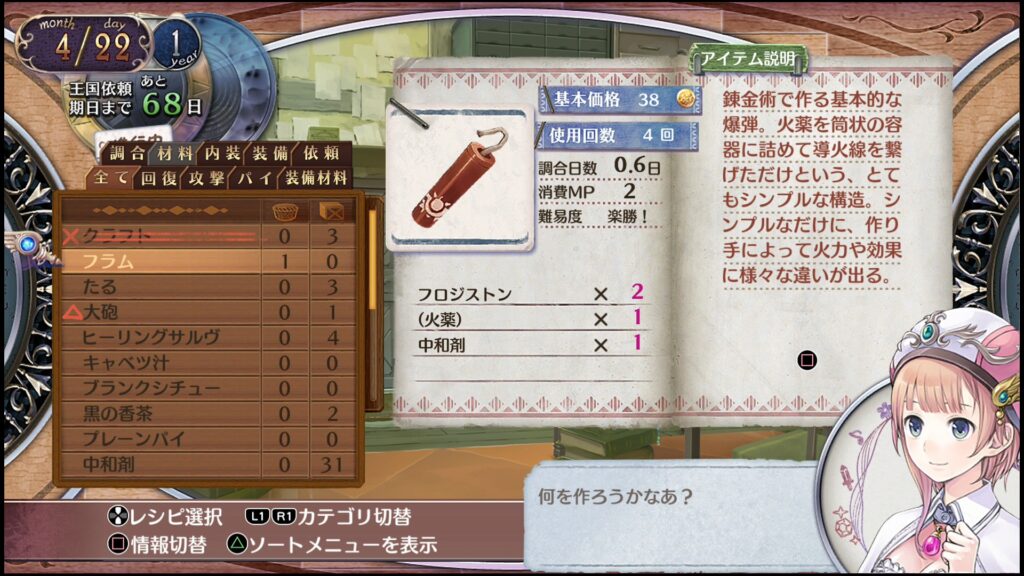Select the 中和剤 recipe in the list
This screenshot has width=1024, height=576.
[x=160, y=464]
